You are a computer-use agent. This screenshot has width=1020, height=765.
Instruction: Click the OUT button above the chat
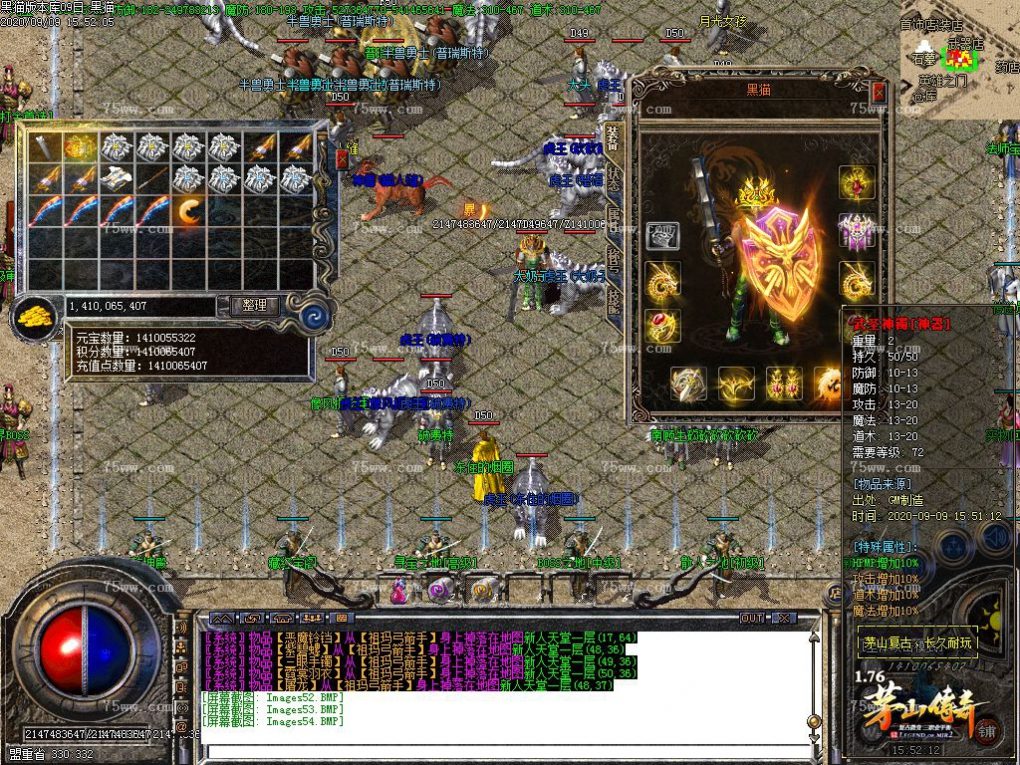752,618
